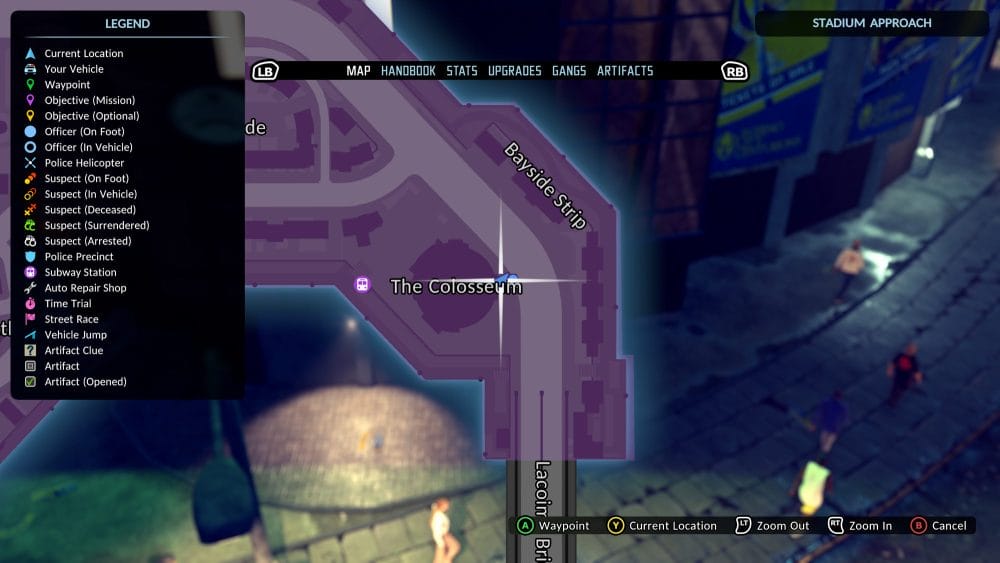
Task: Click the Artifact Clue legend entry
Action: point(74,350)
